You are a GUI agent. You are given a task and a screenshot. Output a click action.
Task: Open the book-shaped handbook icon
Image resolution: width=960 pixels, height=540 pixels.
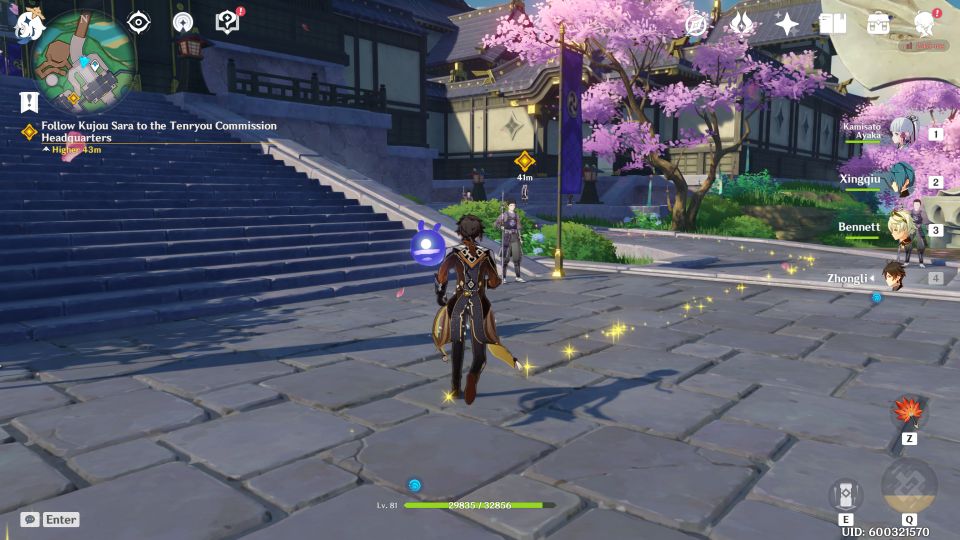tap(832, 24)
